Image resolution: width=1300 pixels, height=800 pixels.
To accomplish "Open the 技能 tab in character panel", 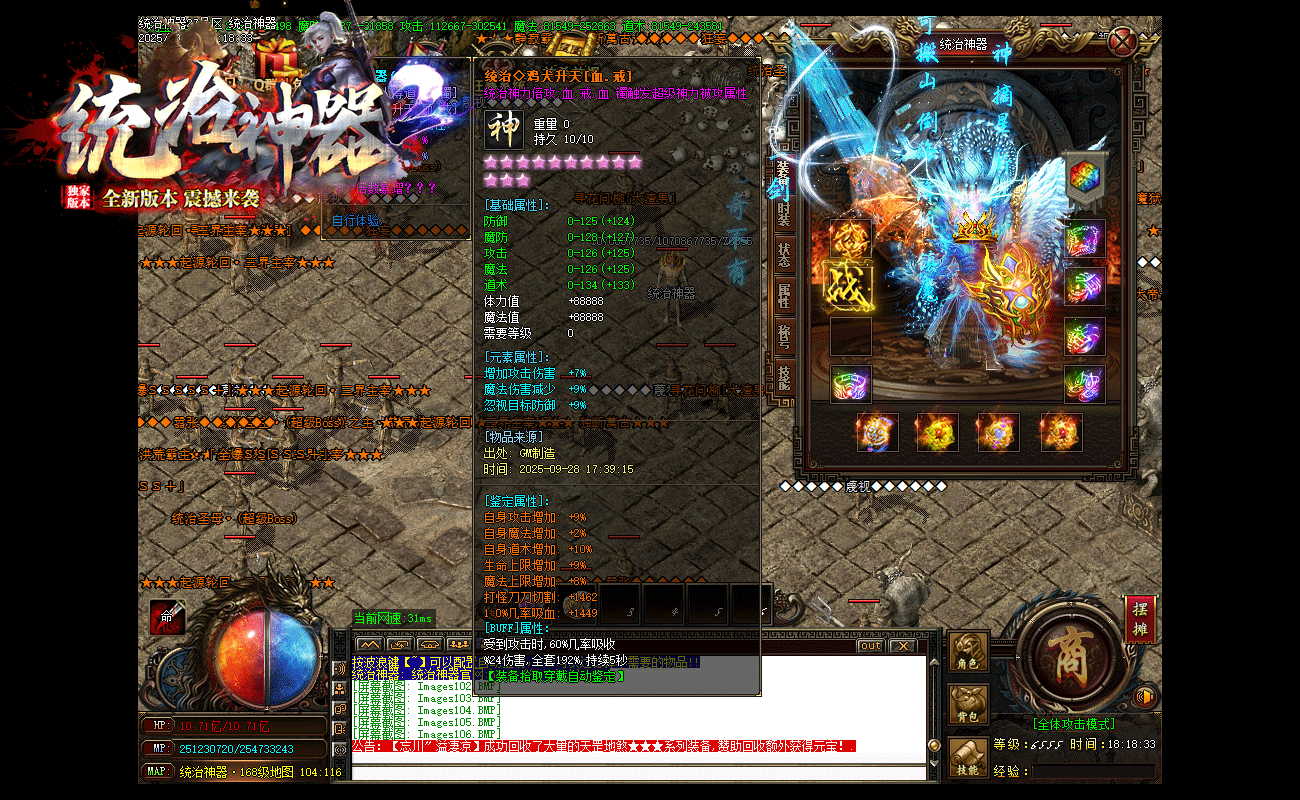I will pyautogui.click(x=784, y=376).
